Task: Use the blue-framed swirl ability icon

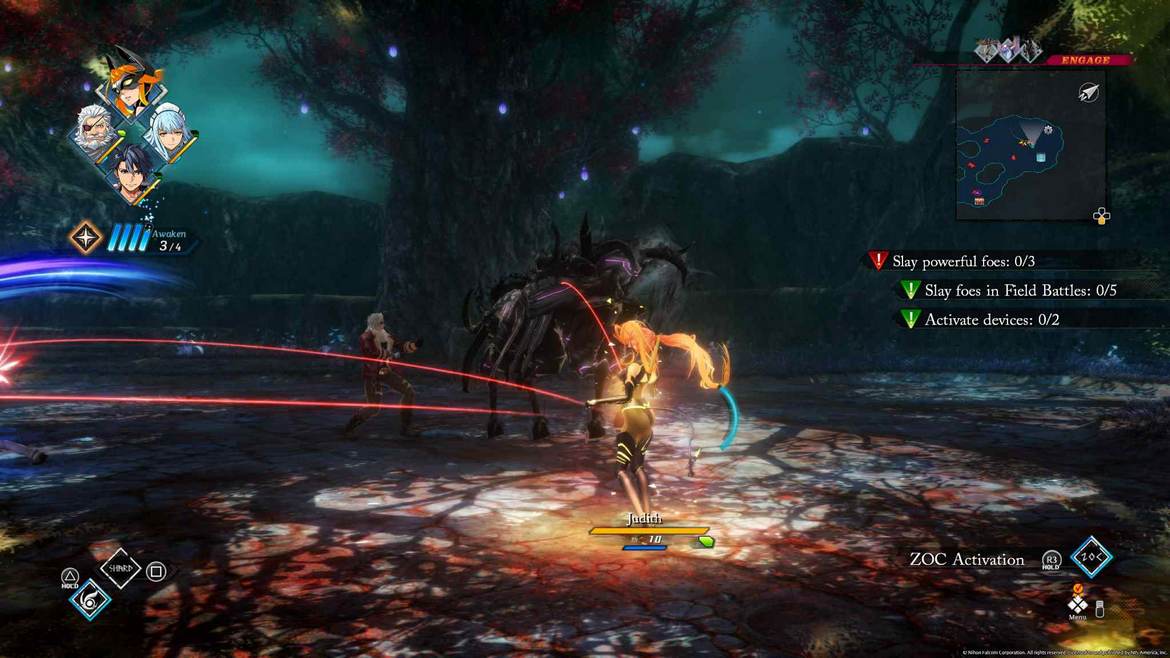Action: (91, 599)
